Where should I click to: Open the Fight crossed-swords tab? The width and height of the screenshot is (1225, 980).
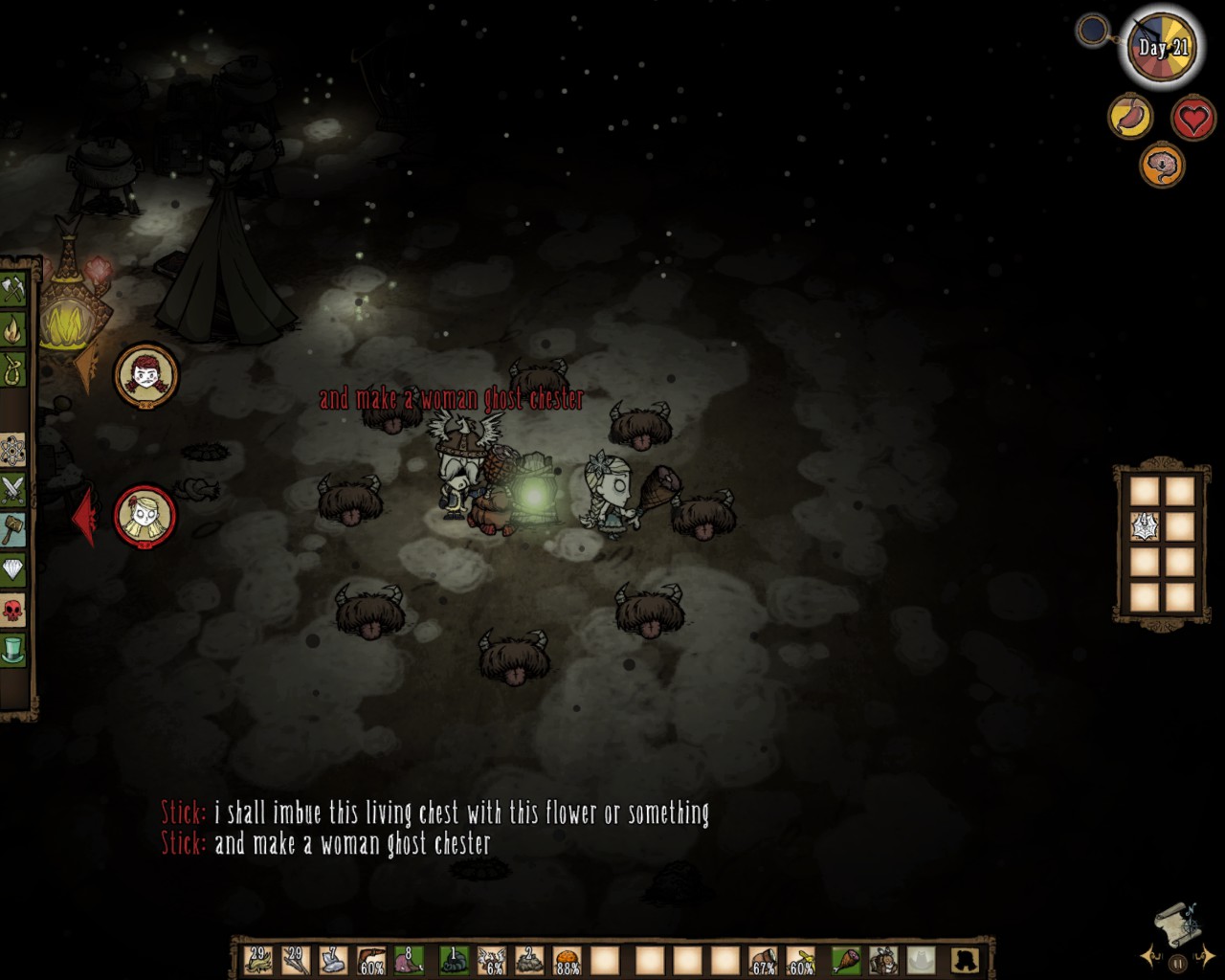tap(12, 489)
